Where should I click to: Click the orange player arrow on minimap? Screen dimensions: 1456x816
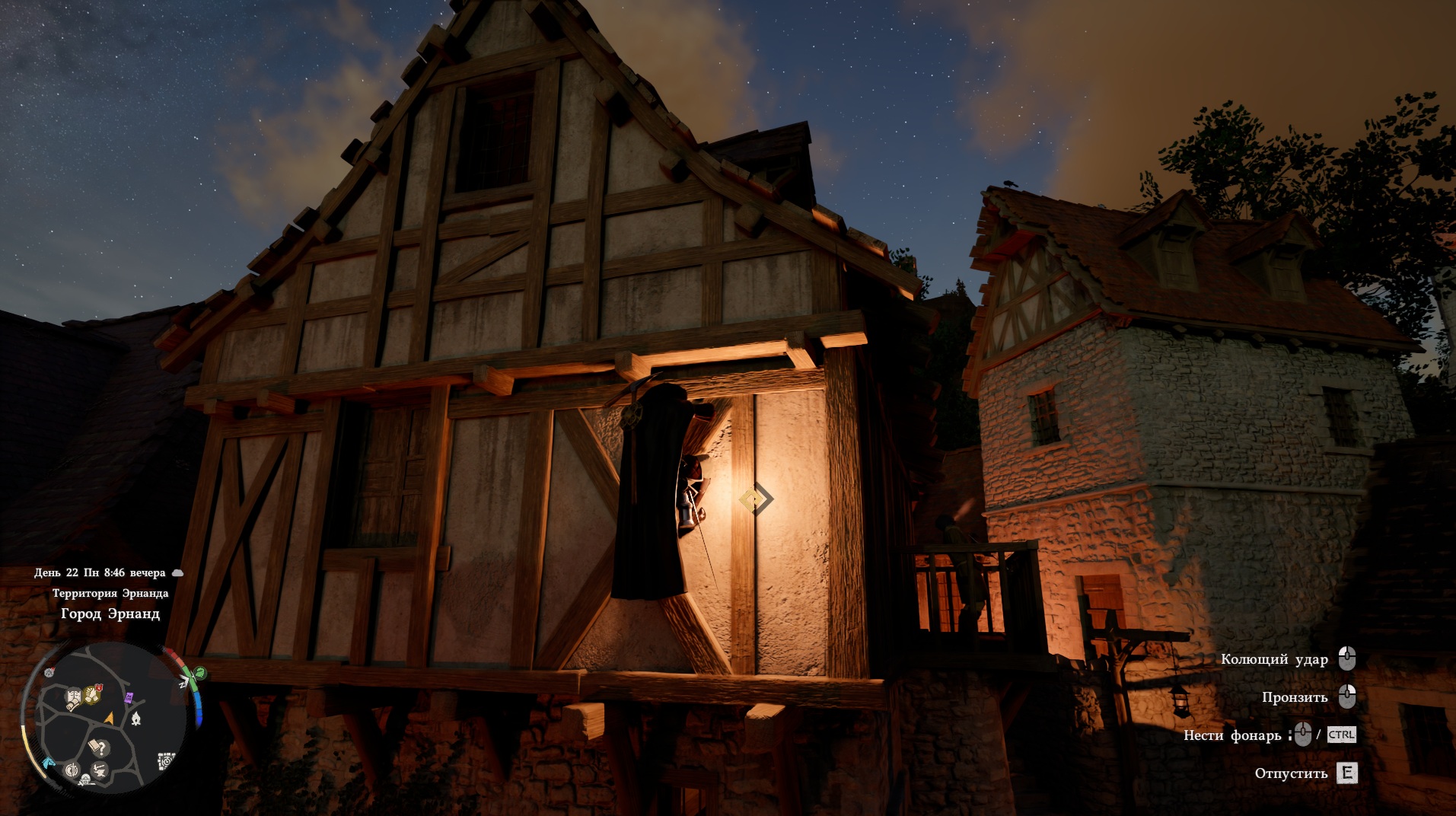point(110,718)
